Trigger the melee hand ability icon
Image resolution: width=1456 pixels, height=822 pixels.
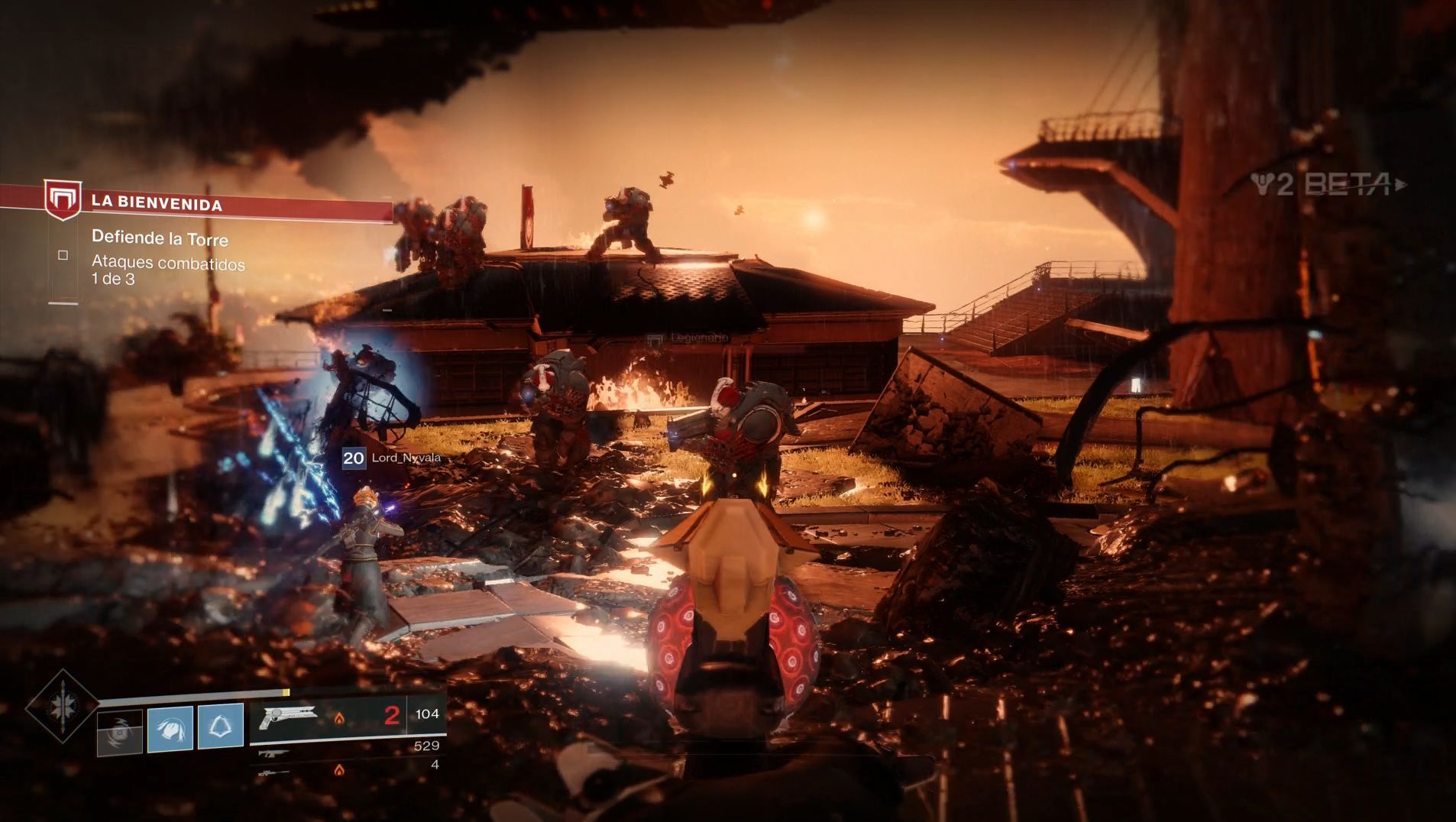click(x=170, y=727)
